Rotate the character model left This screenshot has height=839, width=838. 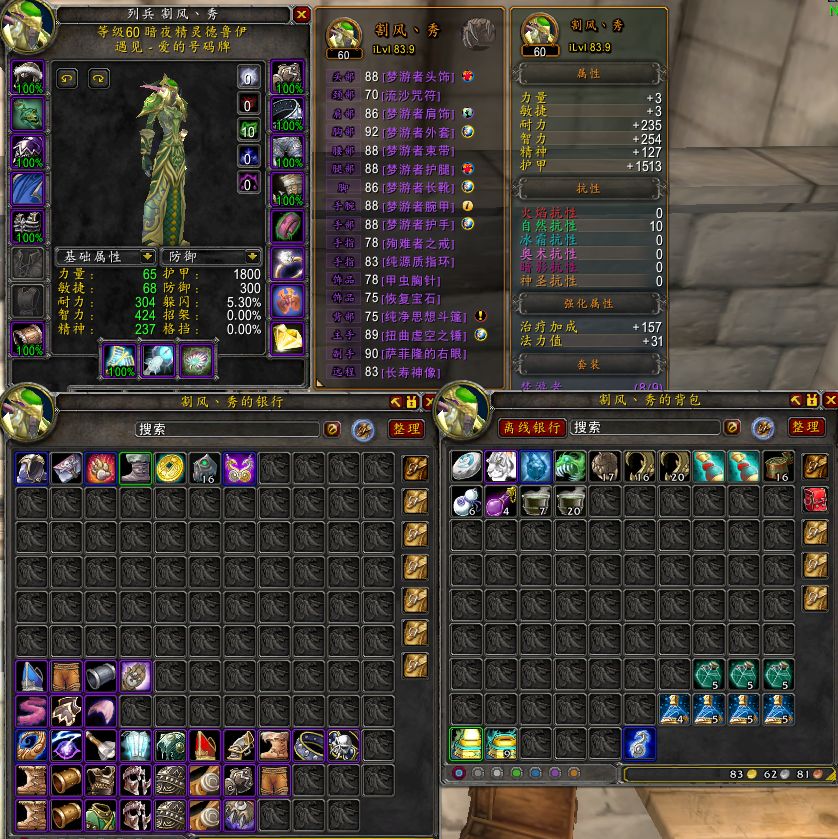68,77
